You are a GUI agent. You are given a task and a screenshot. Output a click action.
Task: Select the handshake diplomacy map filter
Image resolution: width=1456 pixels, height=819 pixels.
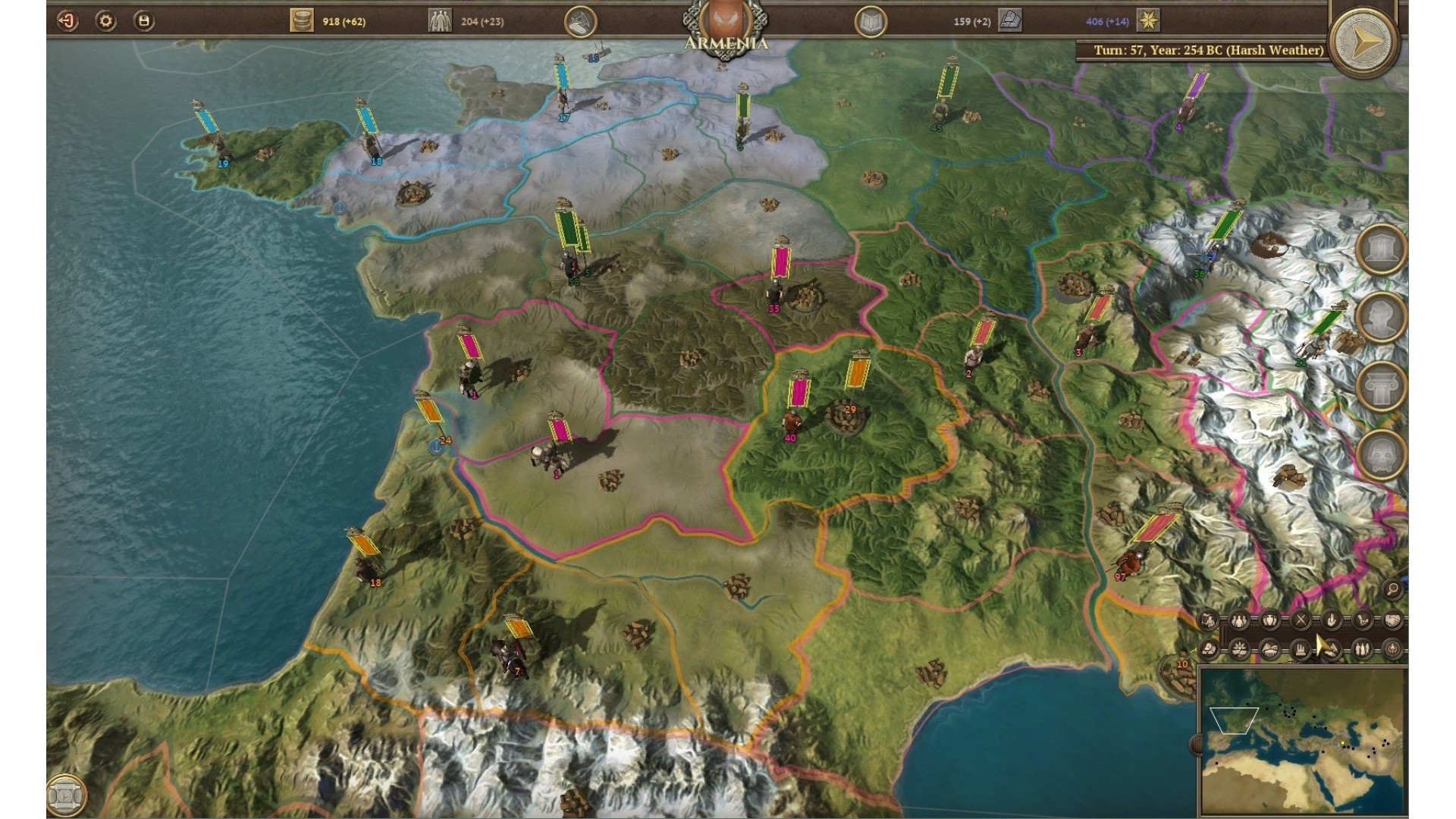point(1392,620)
